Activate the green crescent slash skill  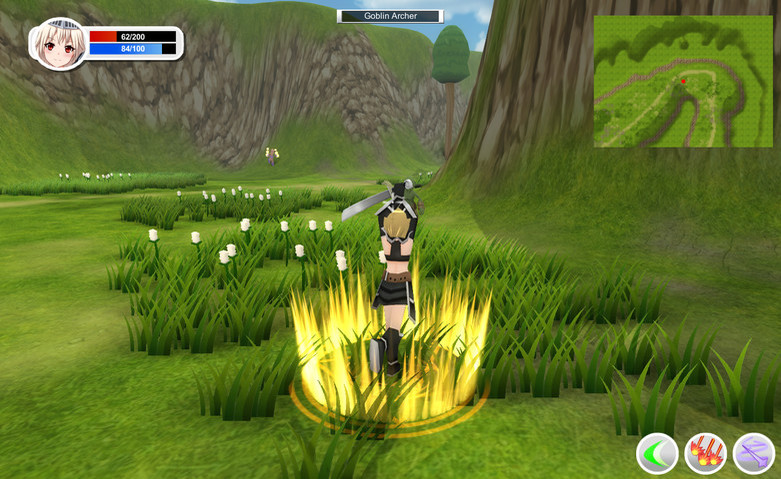[657, 454]
